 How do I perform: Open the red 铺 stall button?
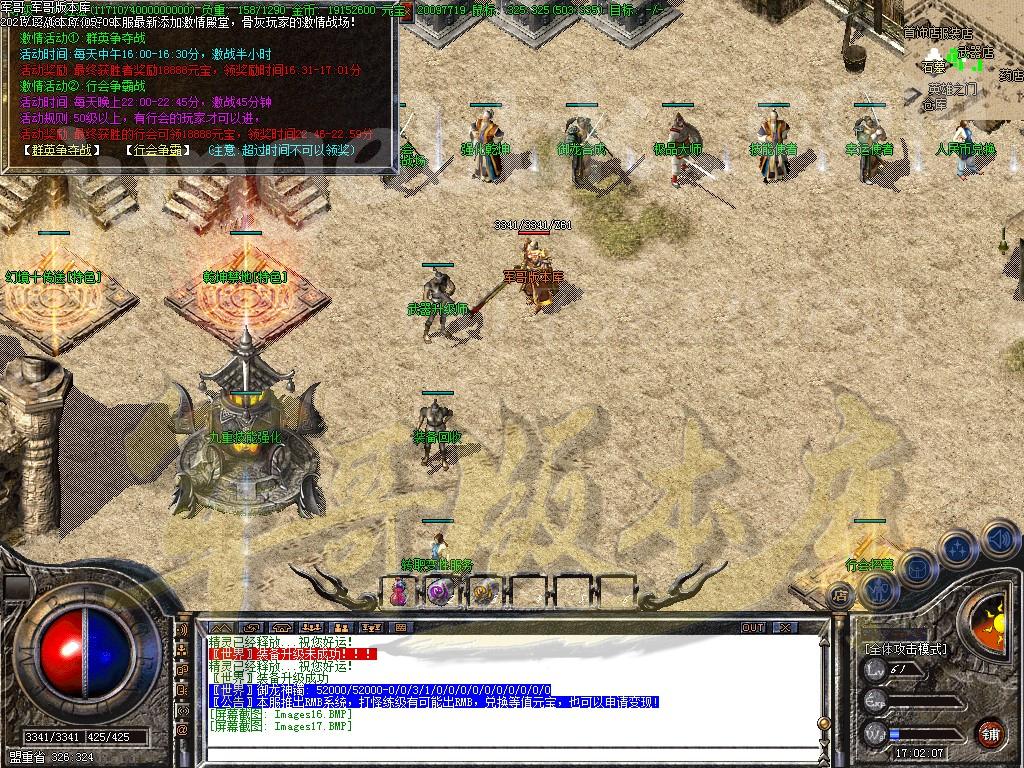coord(991,732)
